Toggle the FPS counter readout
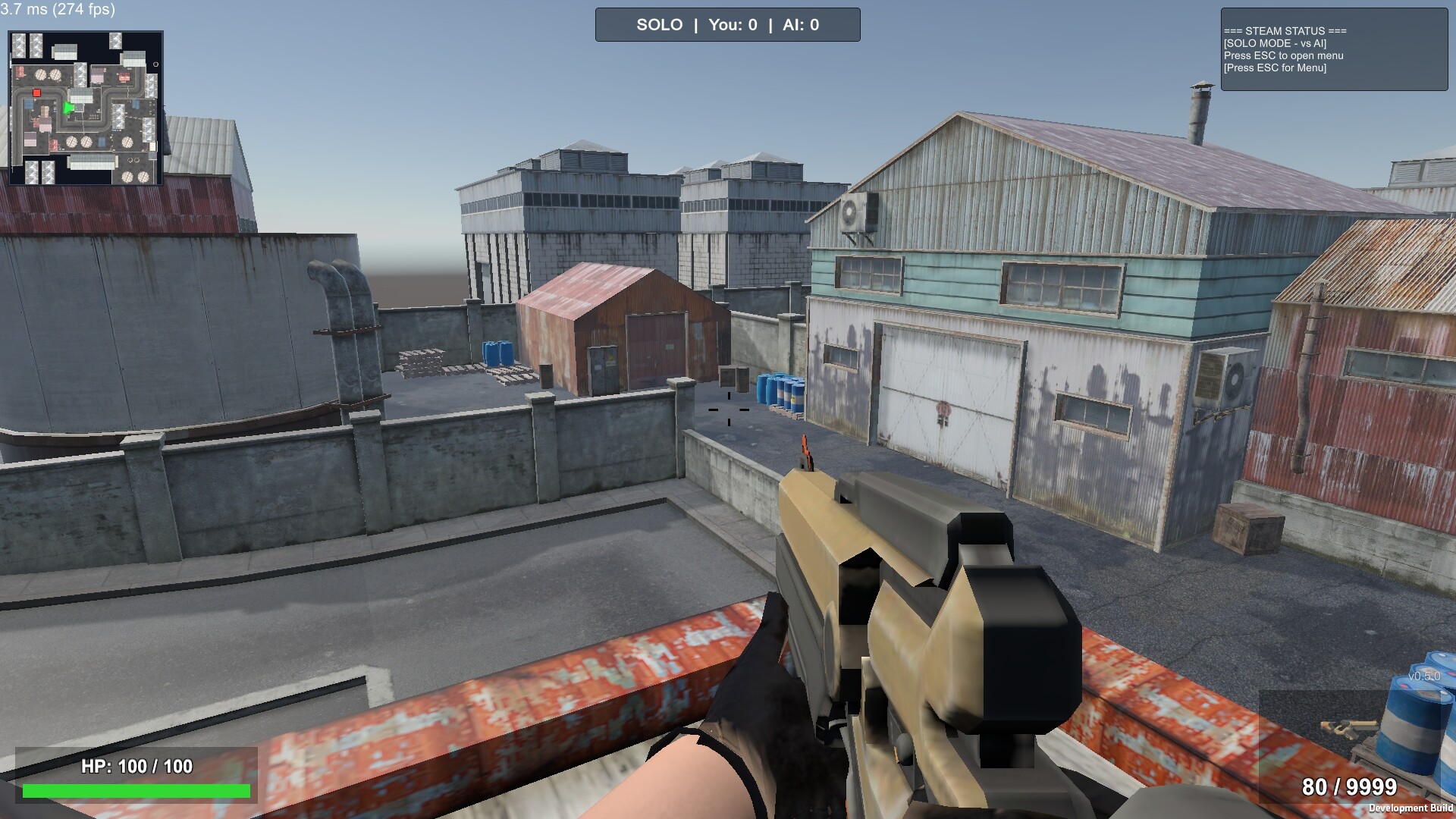Viewport: 1456px width, 819px height. click(x=57, y=11)
